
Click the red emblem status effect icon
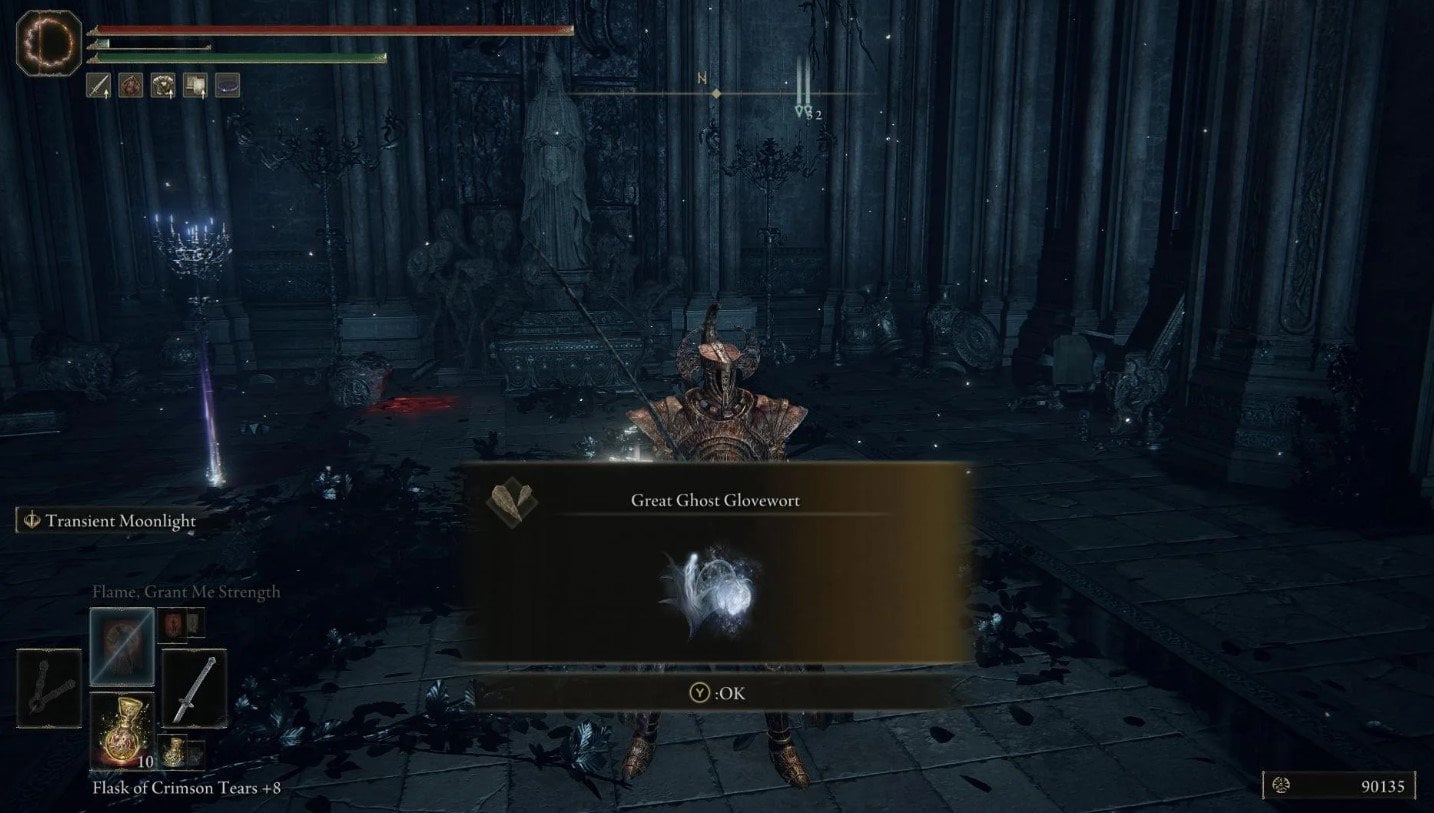[x=131, y=86]
